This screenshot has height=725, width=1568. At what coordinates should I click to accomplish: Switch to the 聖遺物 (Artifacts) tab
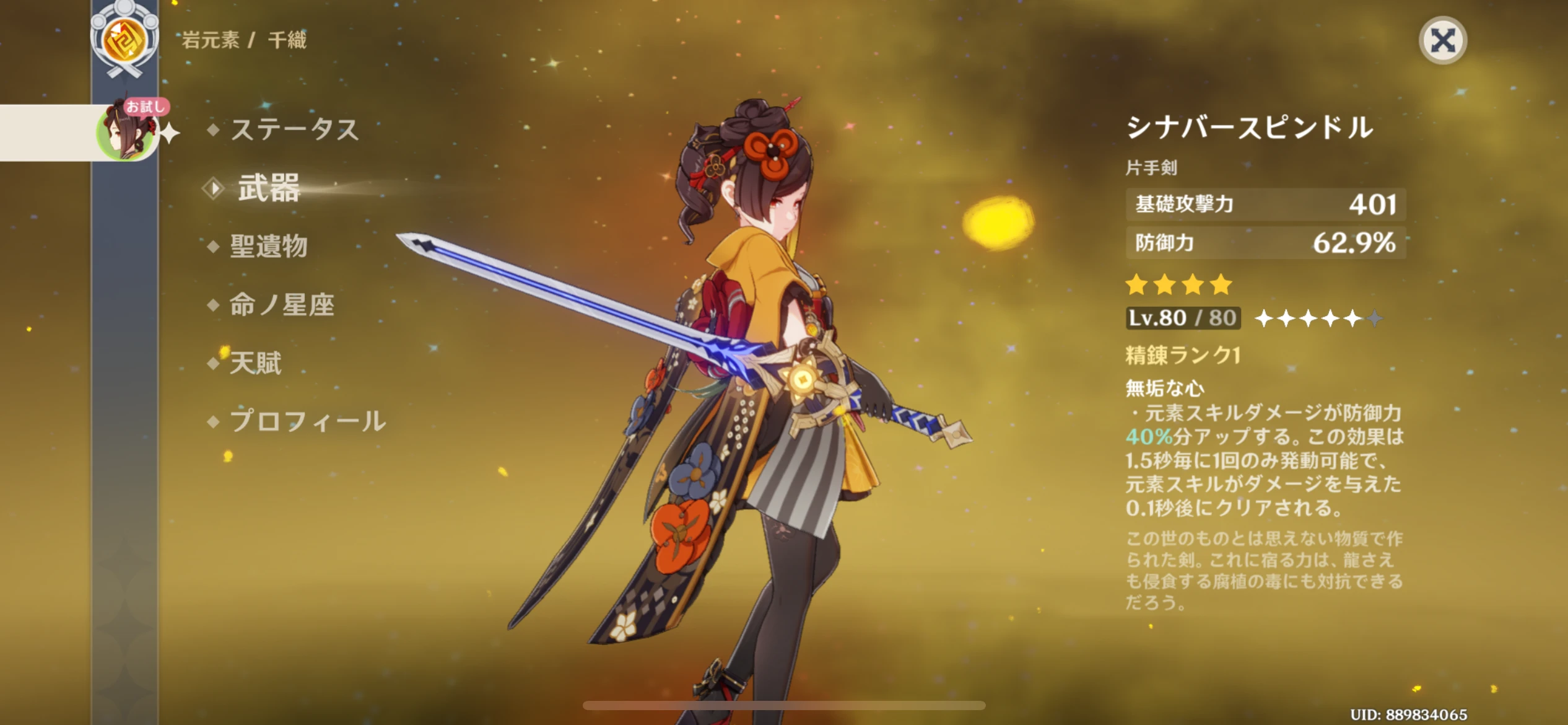(x=269, y=246)
